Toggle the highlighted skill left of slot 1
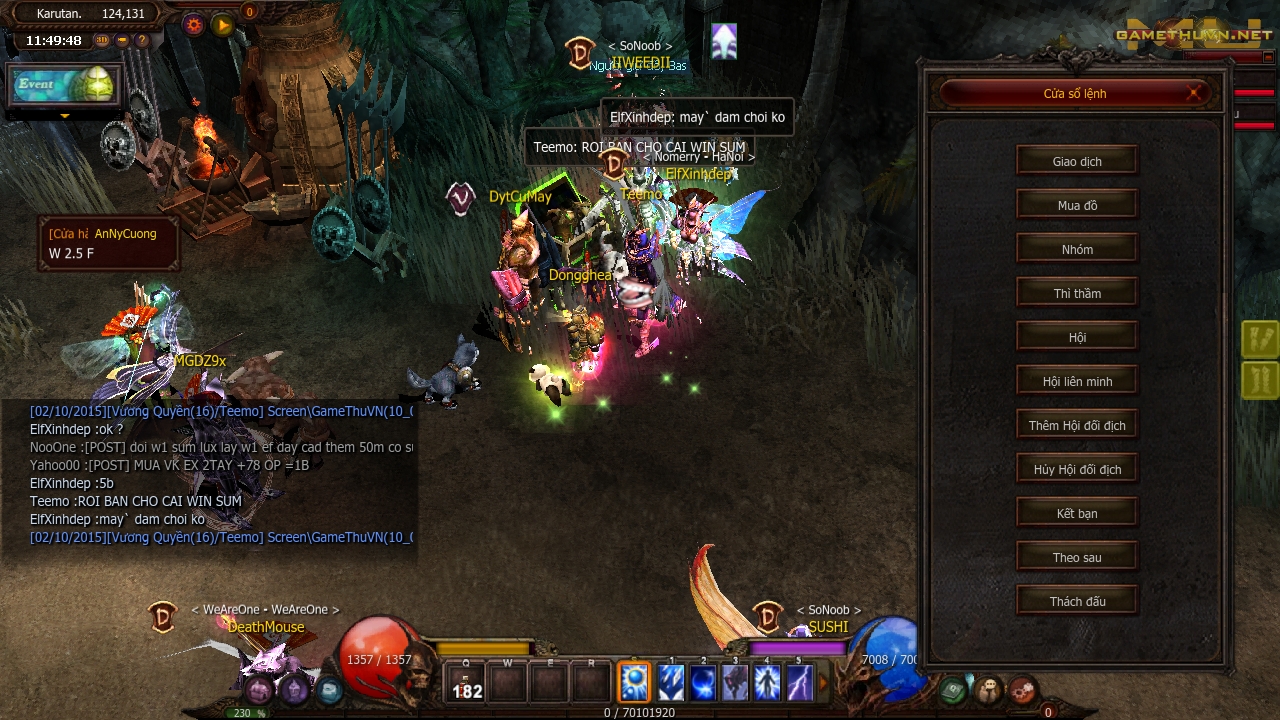This screenshot has height=720, width=1280. tap(635, 683)
